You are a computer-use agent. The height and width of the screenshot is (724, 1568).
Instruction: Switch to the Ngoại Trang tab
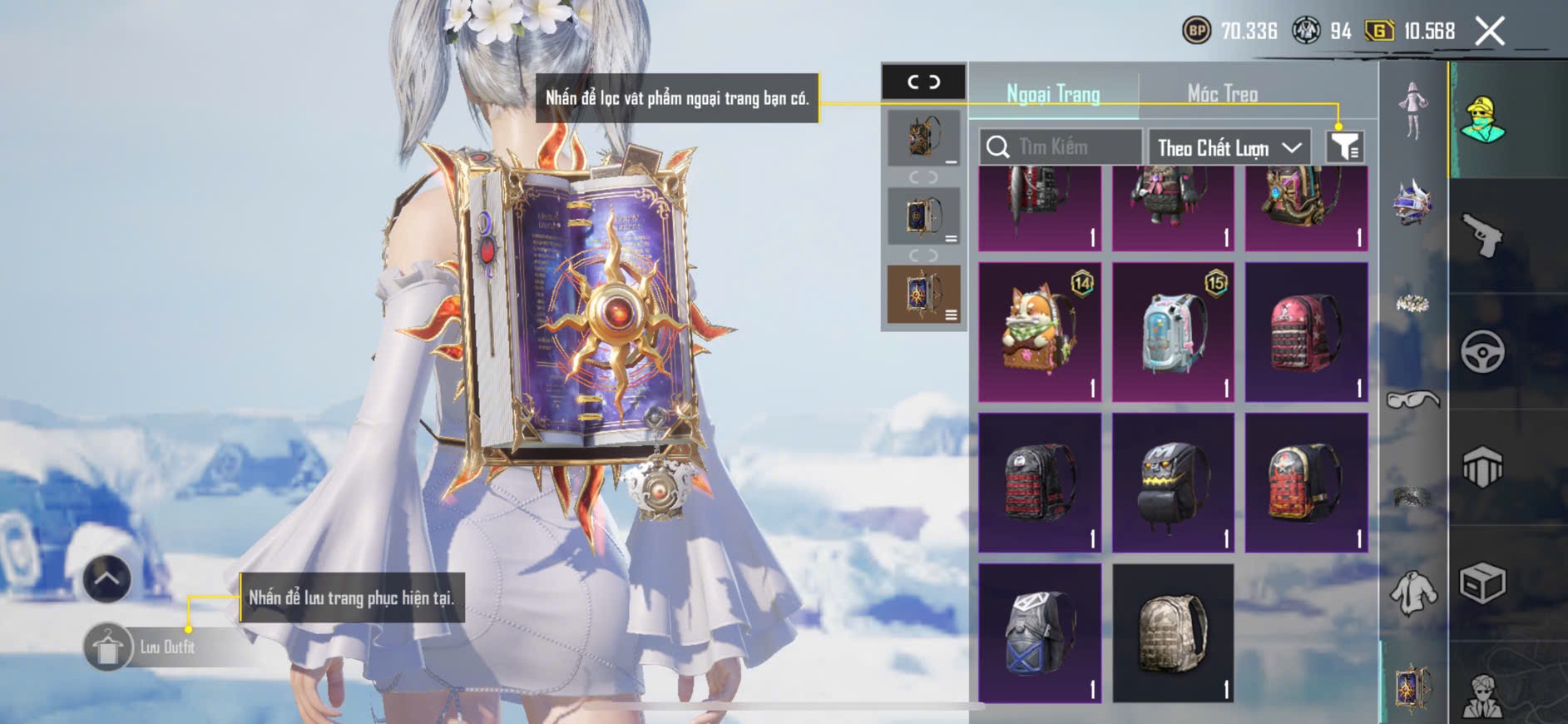click(1053, 94)
